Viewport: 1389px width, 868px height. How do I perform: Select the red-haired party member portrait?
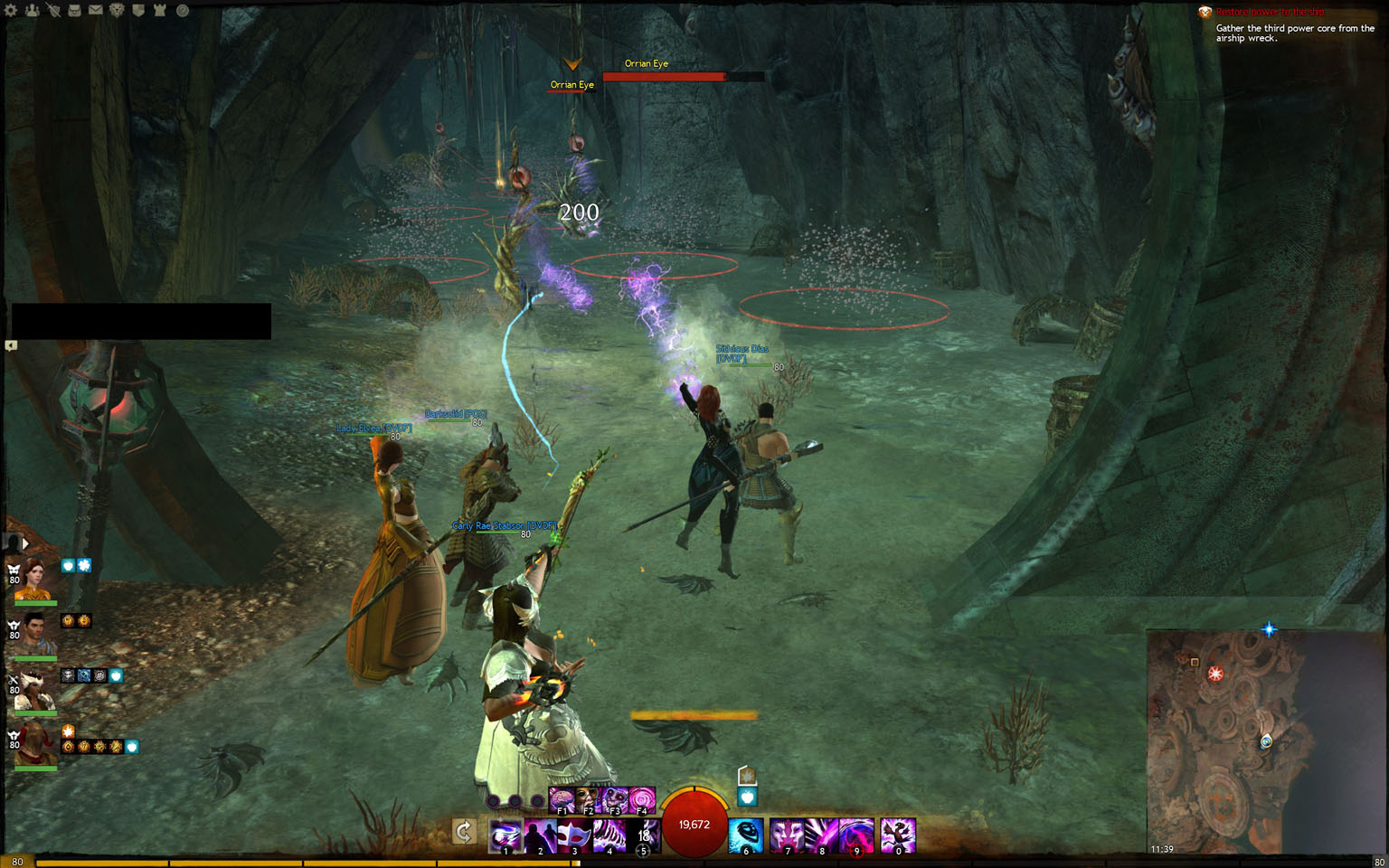click(33, 580)
